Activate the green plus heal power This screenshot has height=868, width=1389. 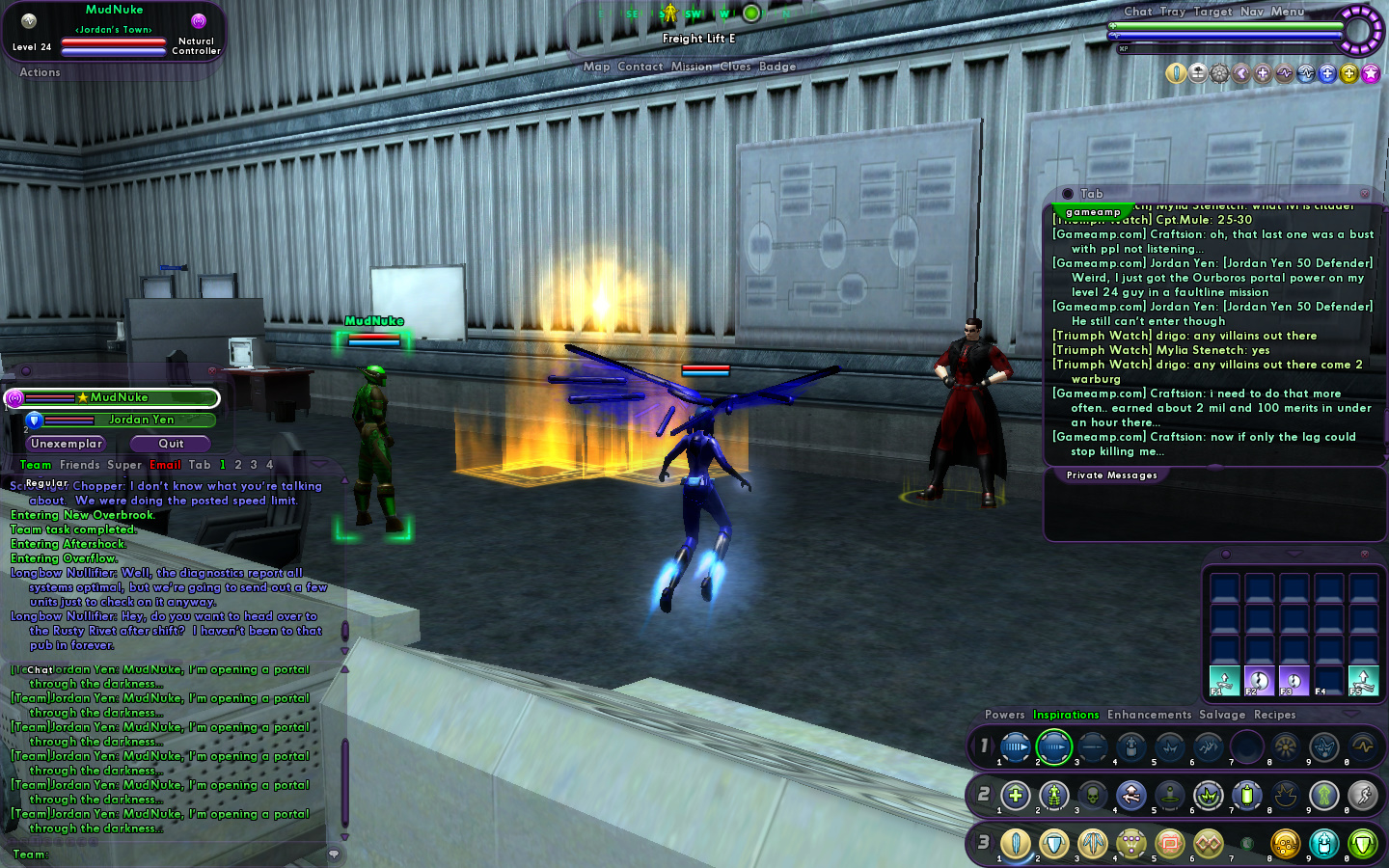coord(1015,796)
